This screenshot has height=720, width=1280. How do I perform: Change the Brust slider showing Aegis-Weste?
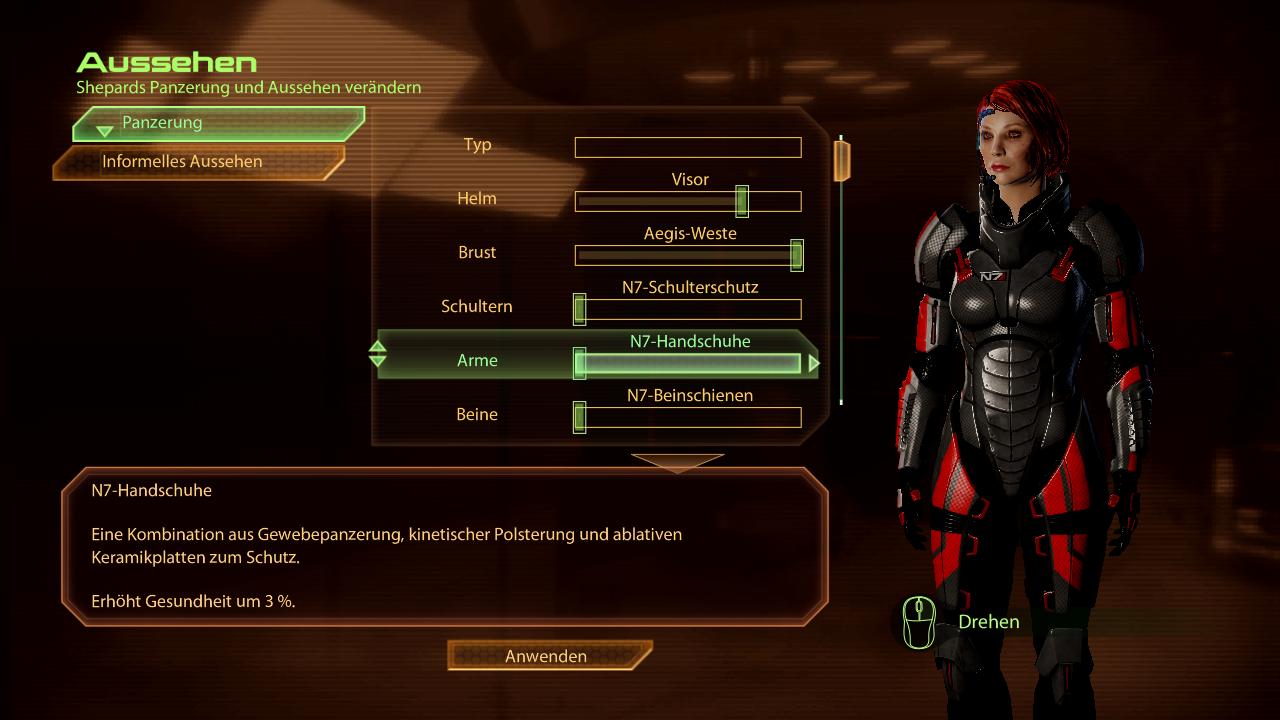[688, 256]
